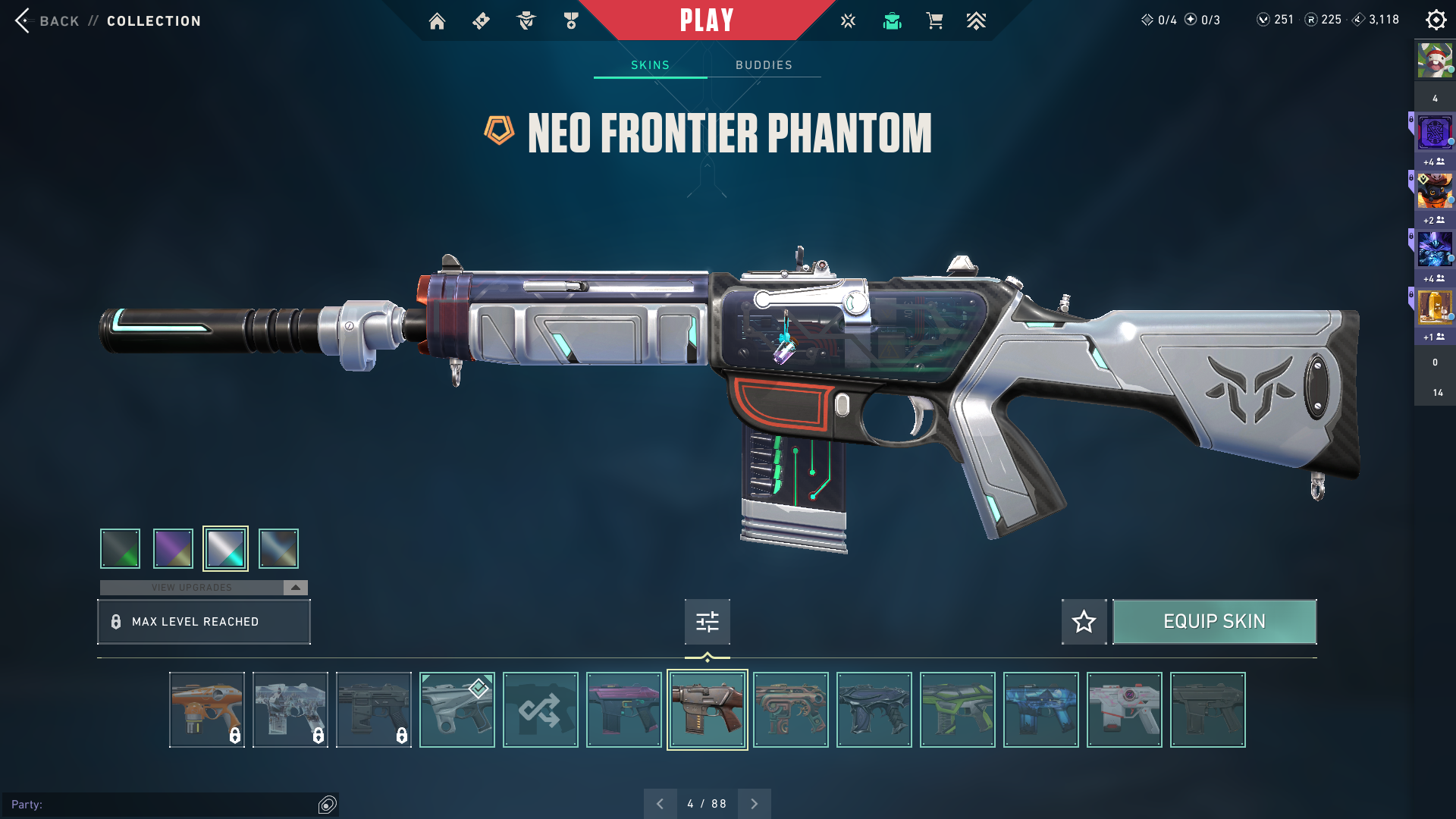Select the white and pink phantom thumbnail
This screenshot has height=819, width=1456.
pyautogui.click(x=1125, y=710)
